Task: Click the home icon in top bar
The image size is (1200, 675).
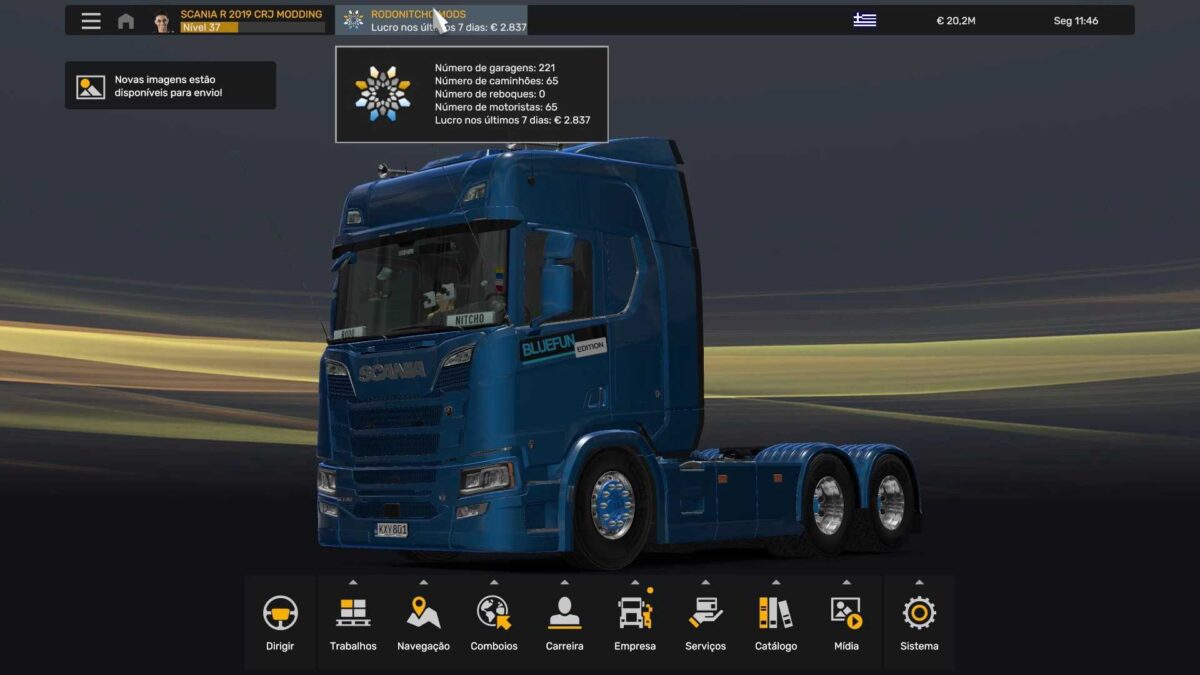Action: coord(126,21)
